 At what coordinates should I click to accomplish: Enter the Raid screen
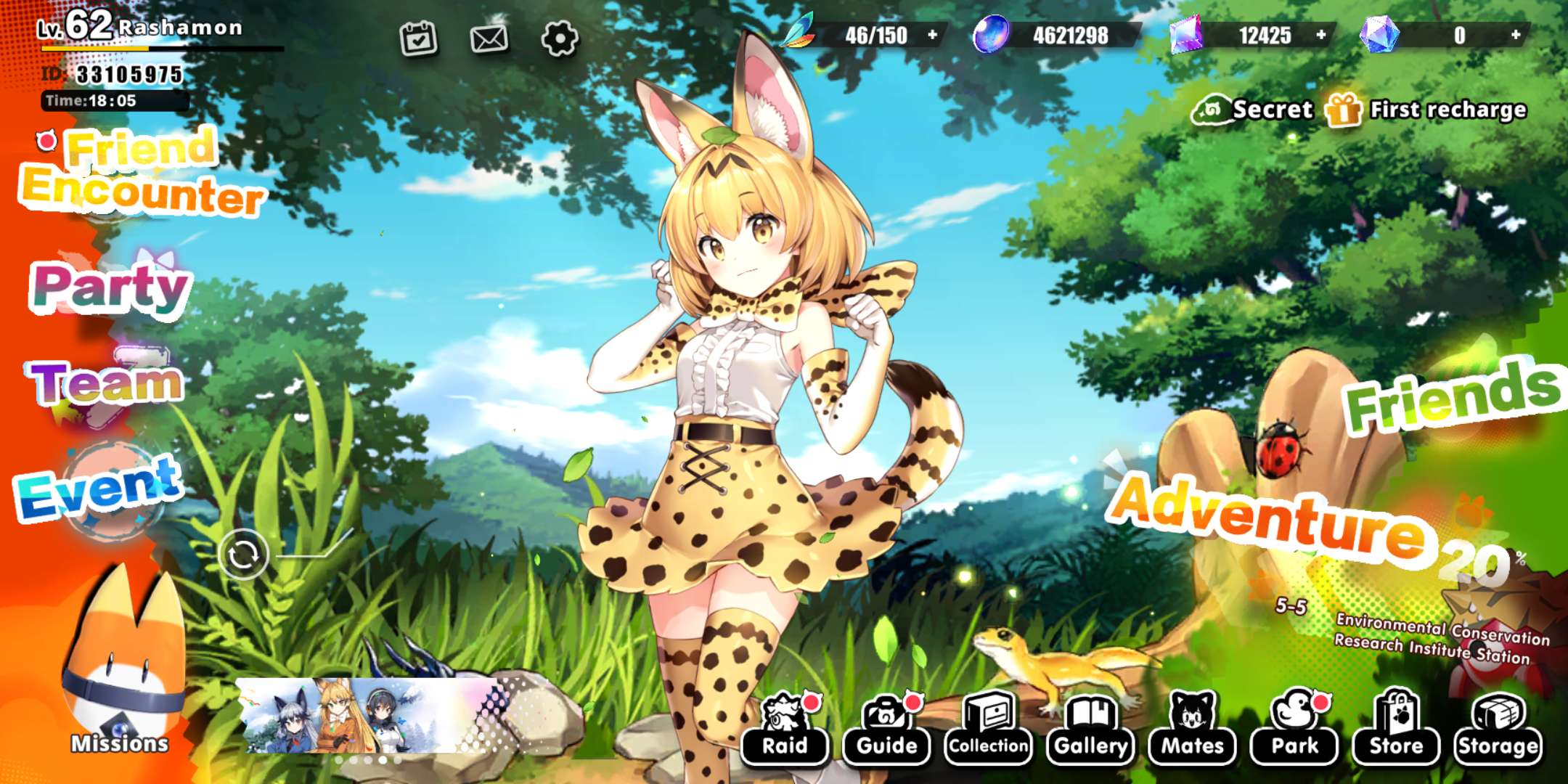tap(785, 728)
